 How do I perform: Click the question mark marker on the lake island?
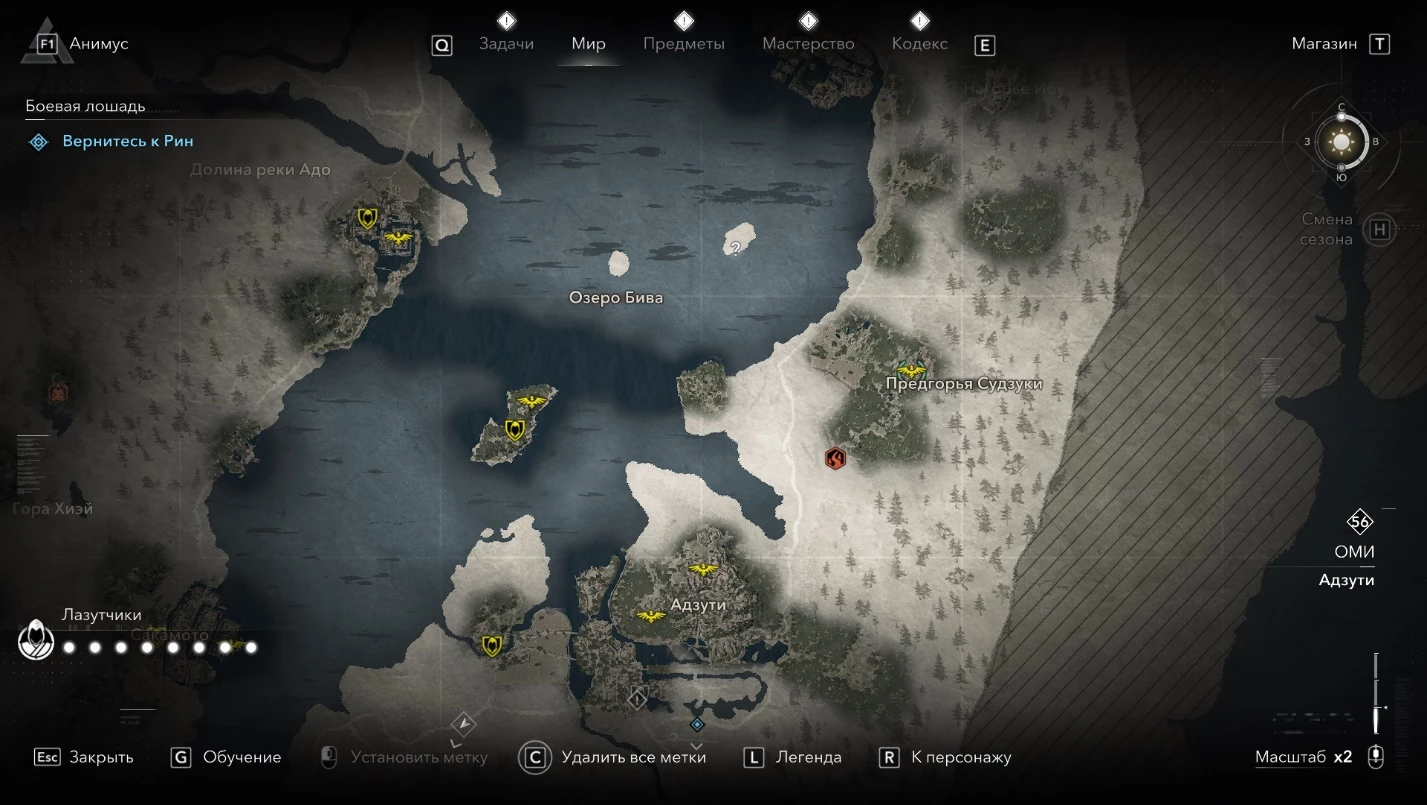(x=736, y=248)
